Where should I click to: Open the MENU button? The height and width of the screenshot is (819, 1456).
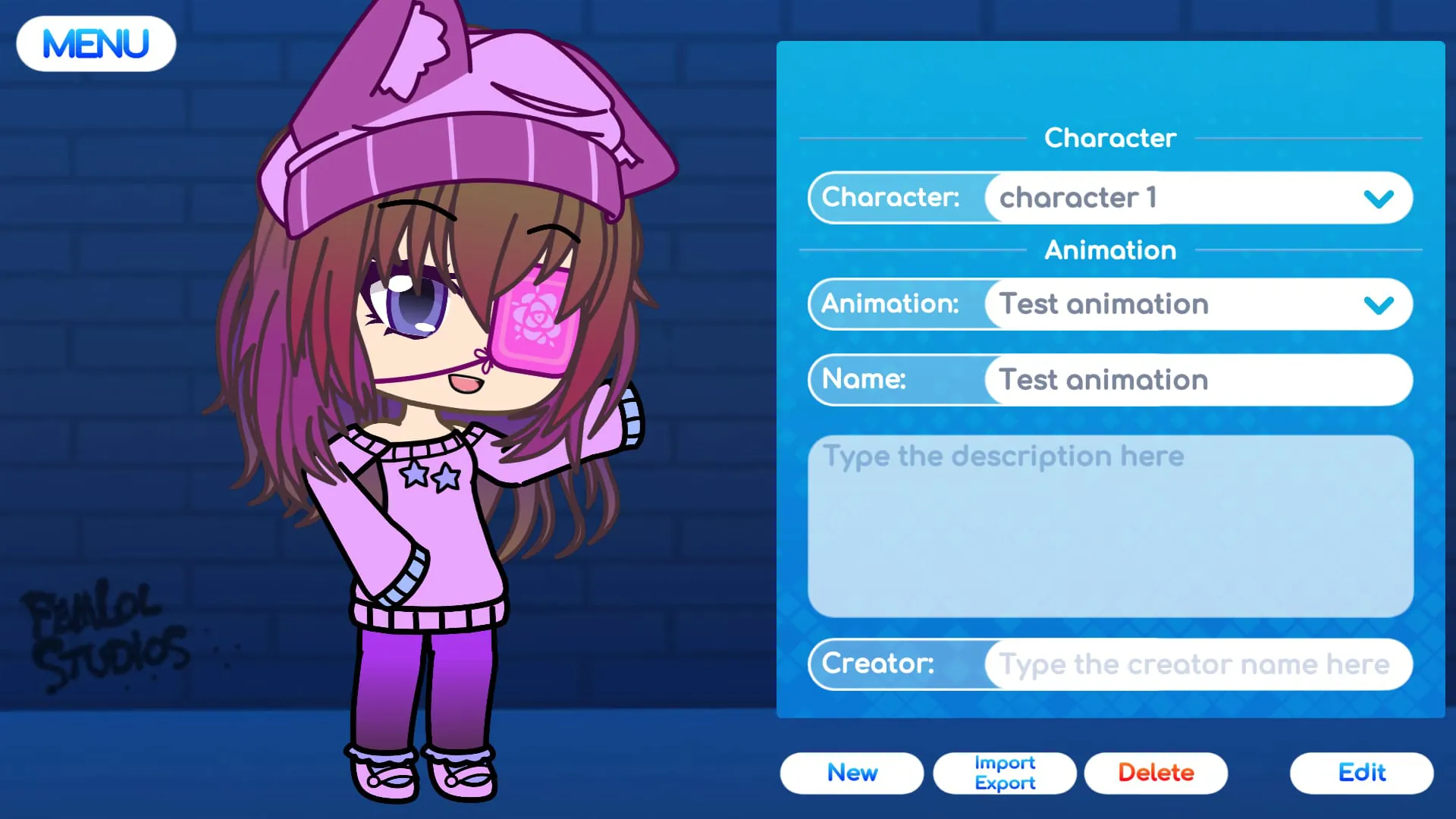coord(96,43)
